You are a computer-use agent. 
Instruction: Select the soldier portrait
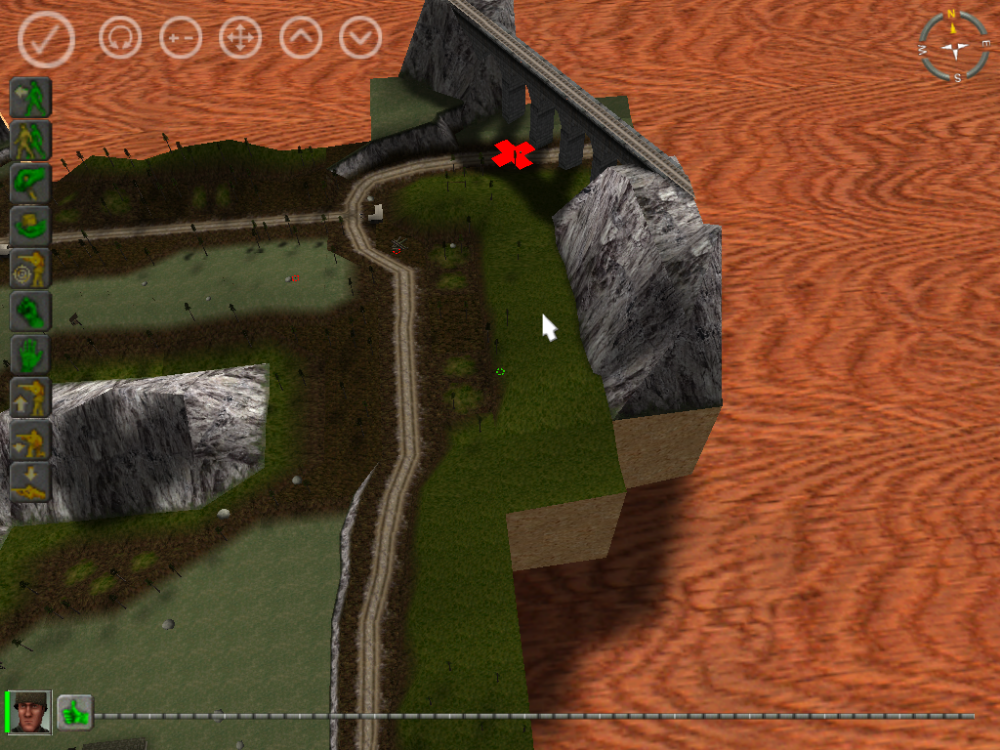[x=29, y=712]
